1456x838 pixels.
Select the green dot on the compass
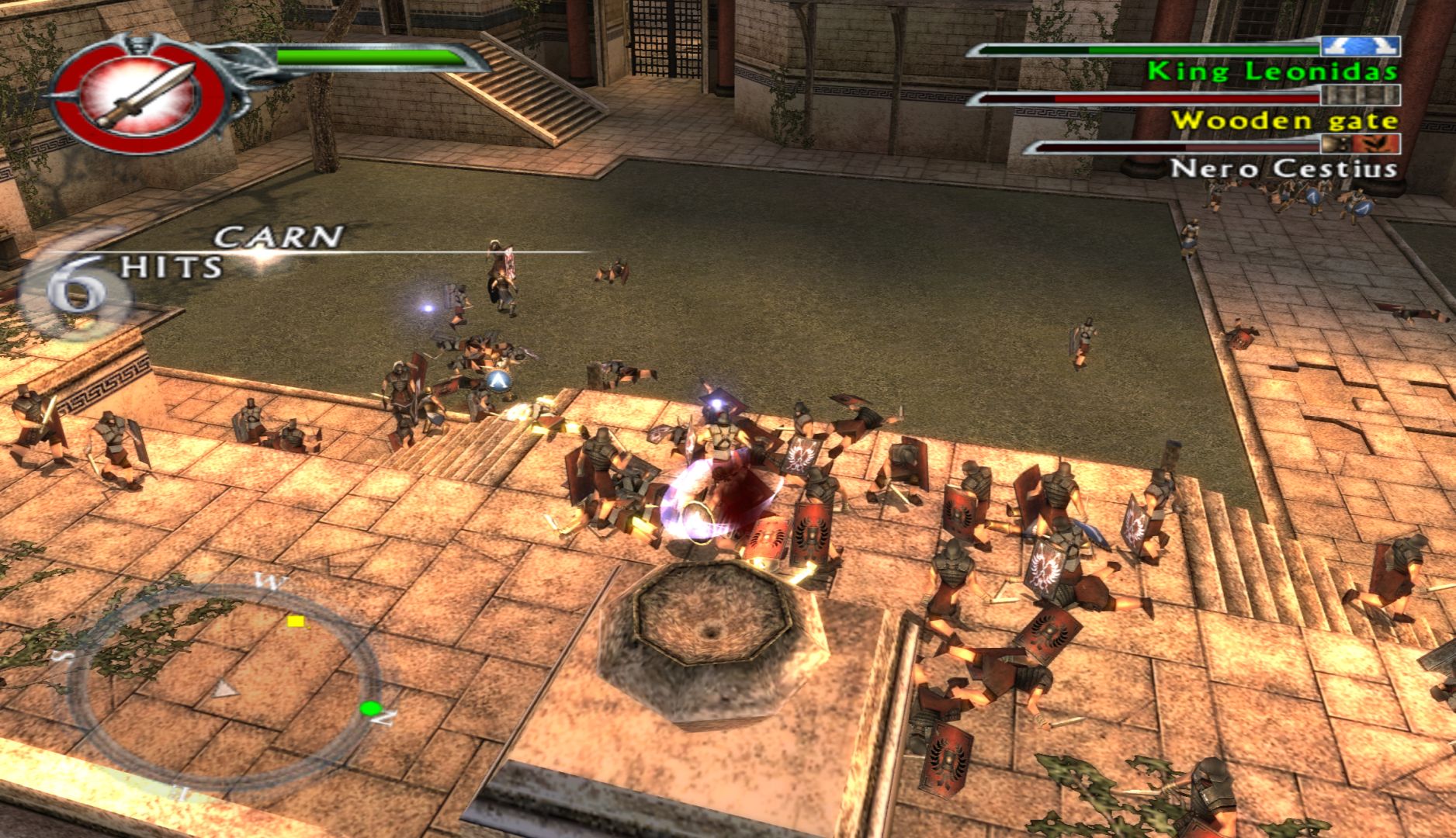(x=370, y=708)
